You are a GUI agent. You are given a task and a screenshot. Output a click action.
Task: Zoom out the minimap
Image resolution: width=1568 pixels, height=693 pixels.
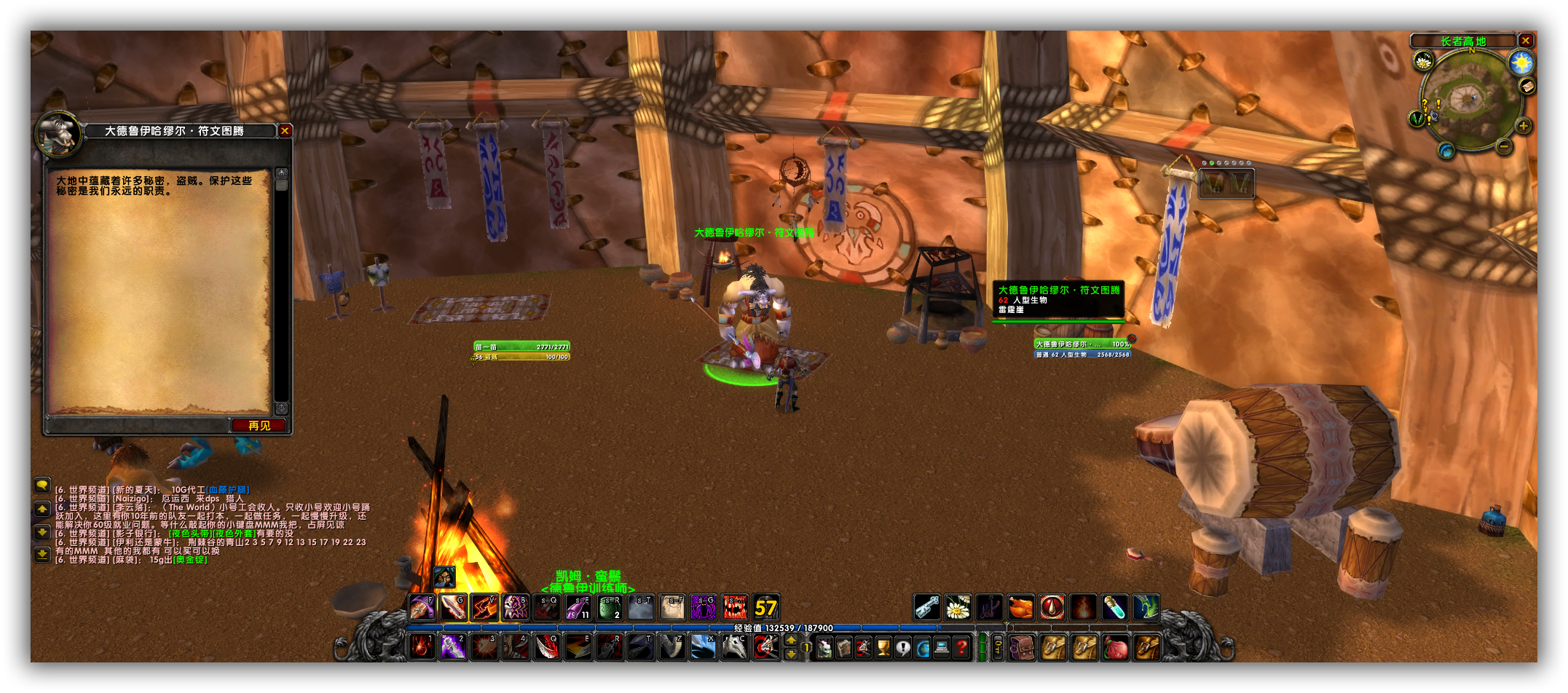(x=1504, y=146)
